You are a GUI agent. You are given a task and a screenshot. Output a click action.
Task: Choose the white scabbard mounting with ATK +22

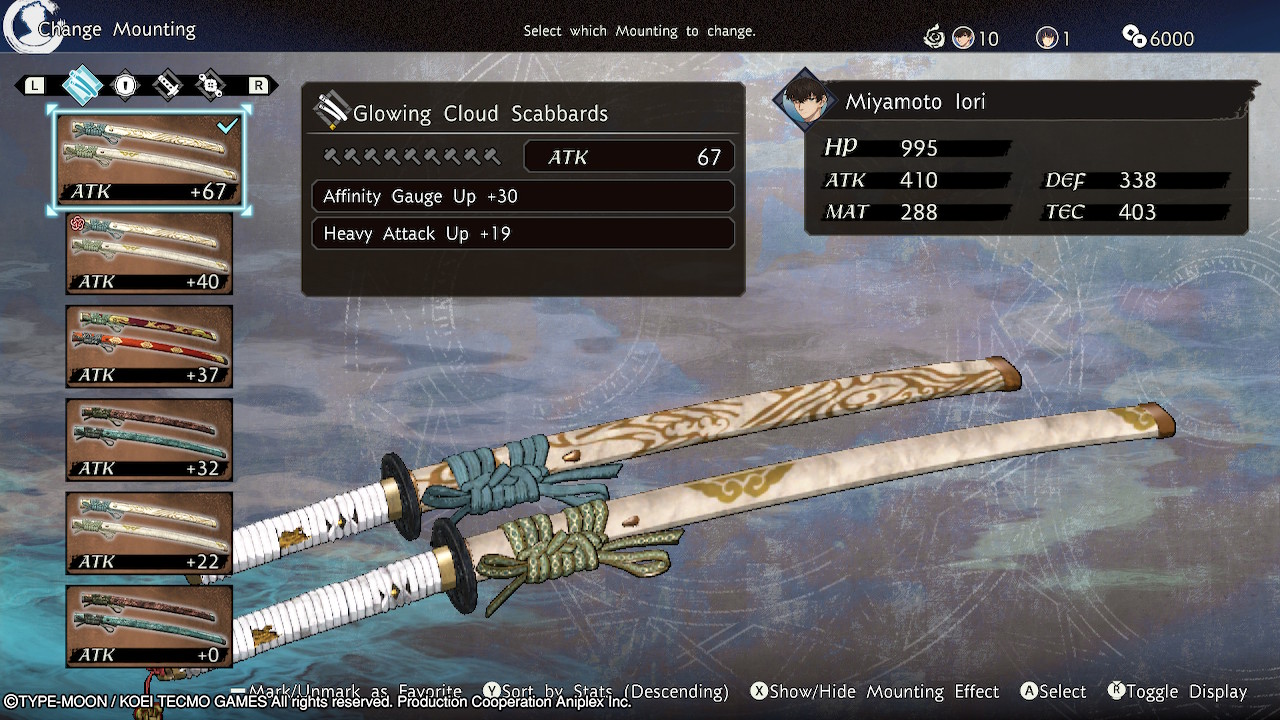tap(149, 534)
